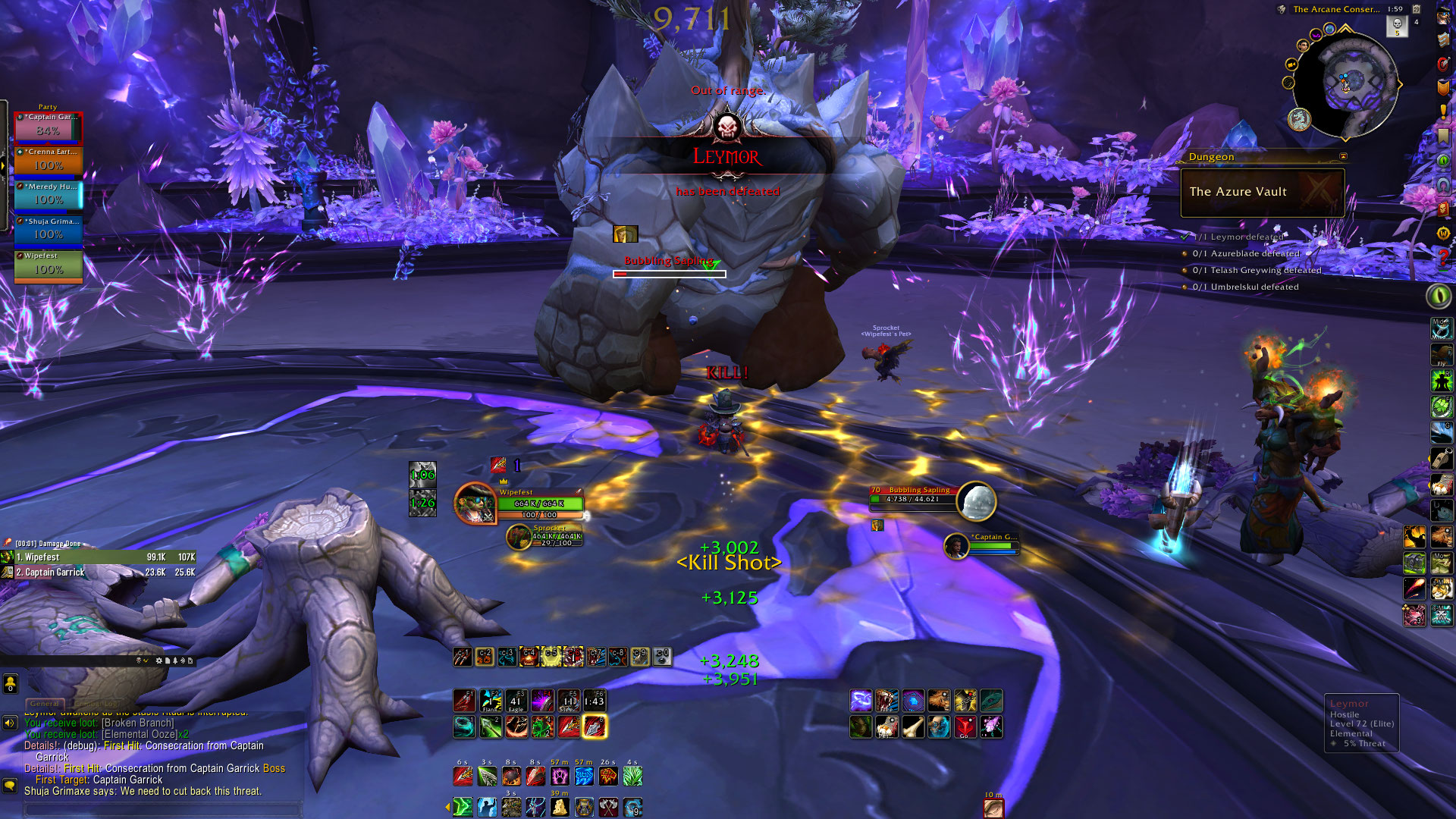
Task: Open the red question mark help button
Action: 1443,258
